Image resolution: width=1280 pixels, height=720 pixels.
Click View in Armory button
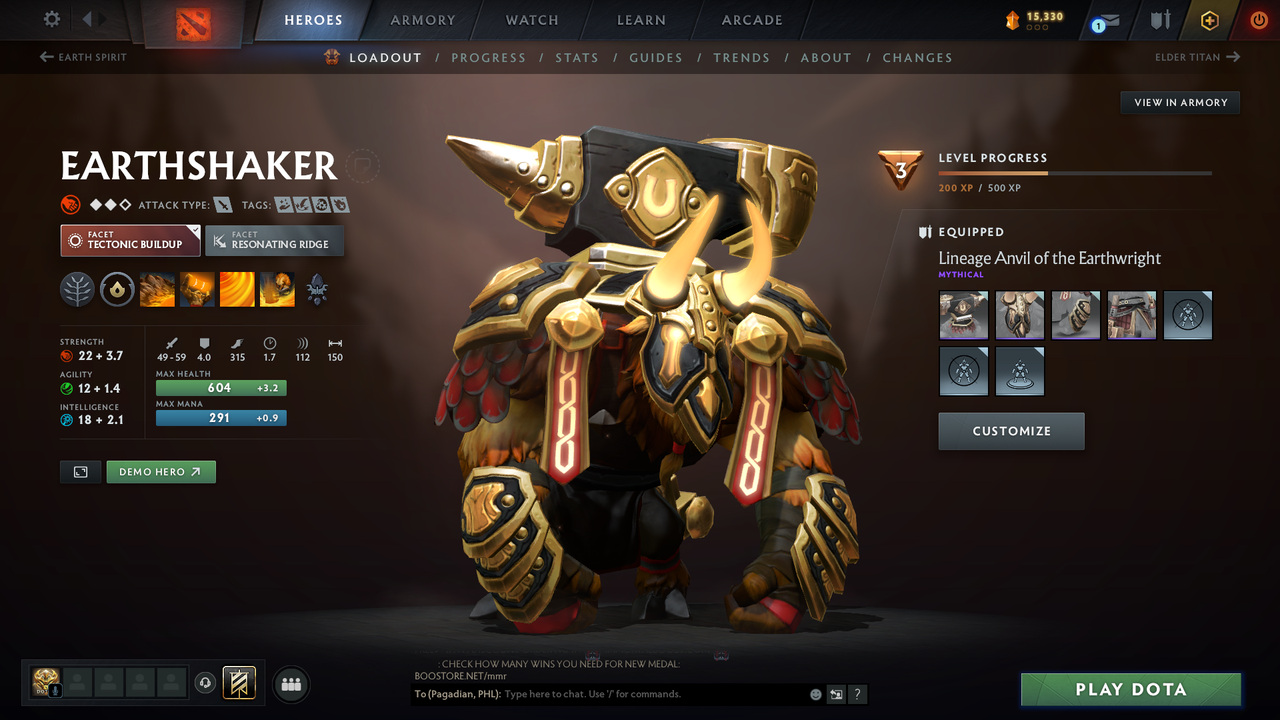tap(1180, 102)
